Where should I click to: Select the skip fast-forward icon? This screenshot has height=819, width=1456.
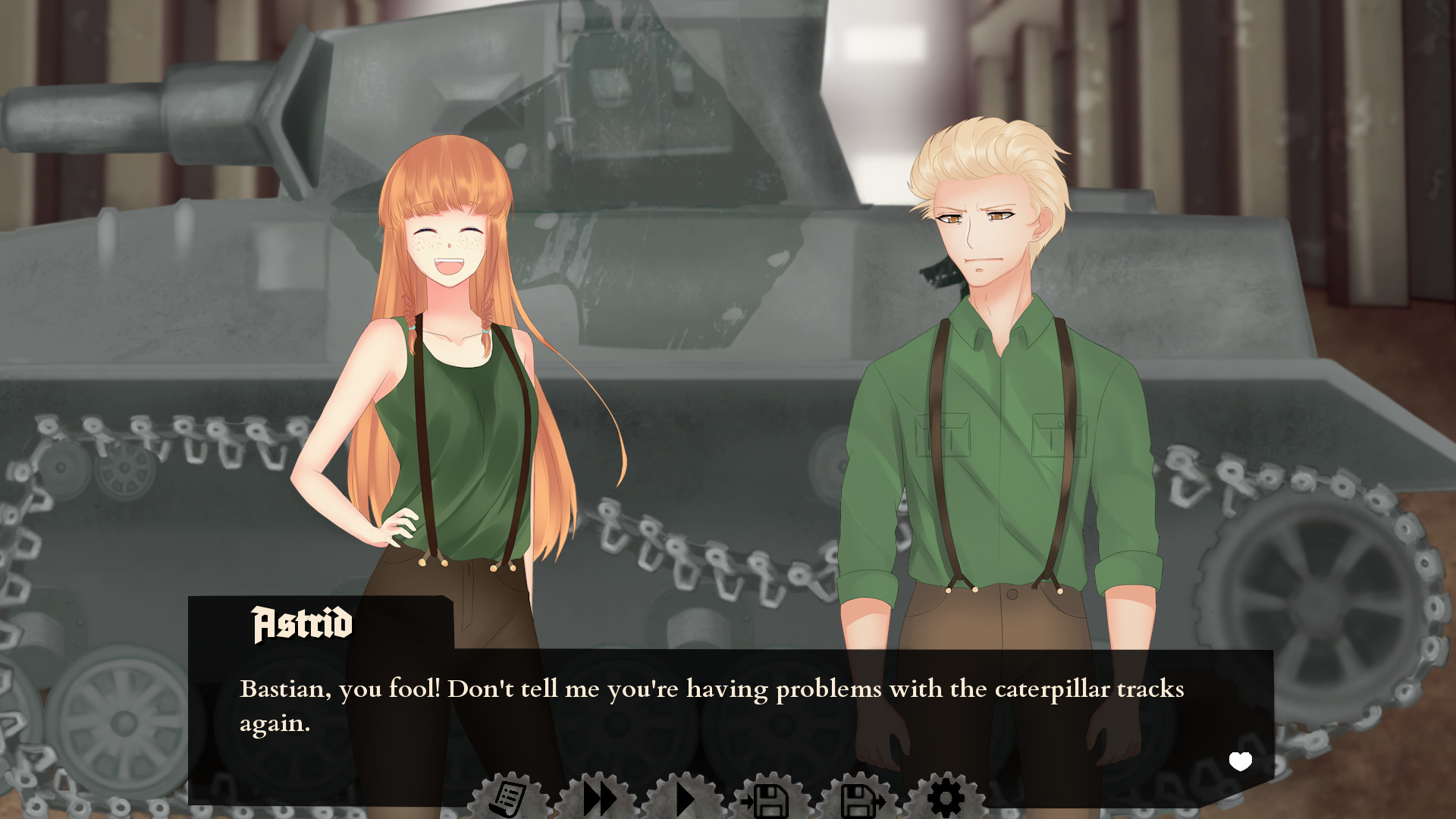point(598,798)
